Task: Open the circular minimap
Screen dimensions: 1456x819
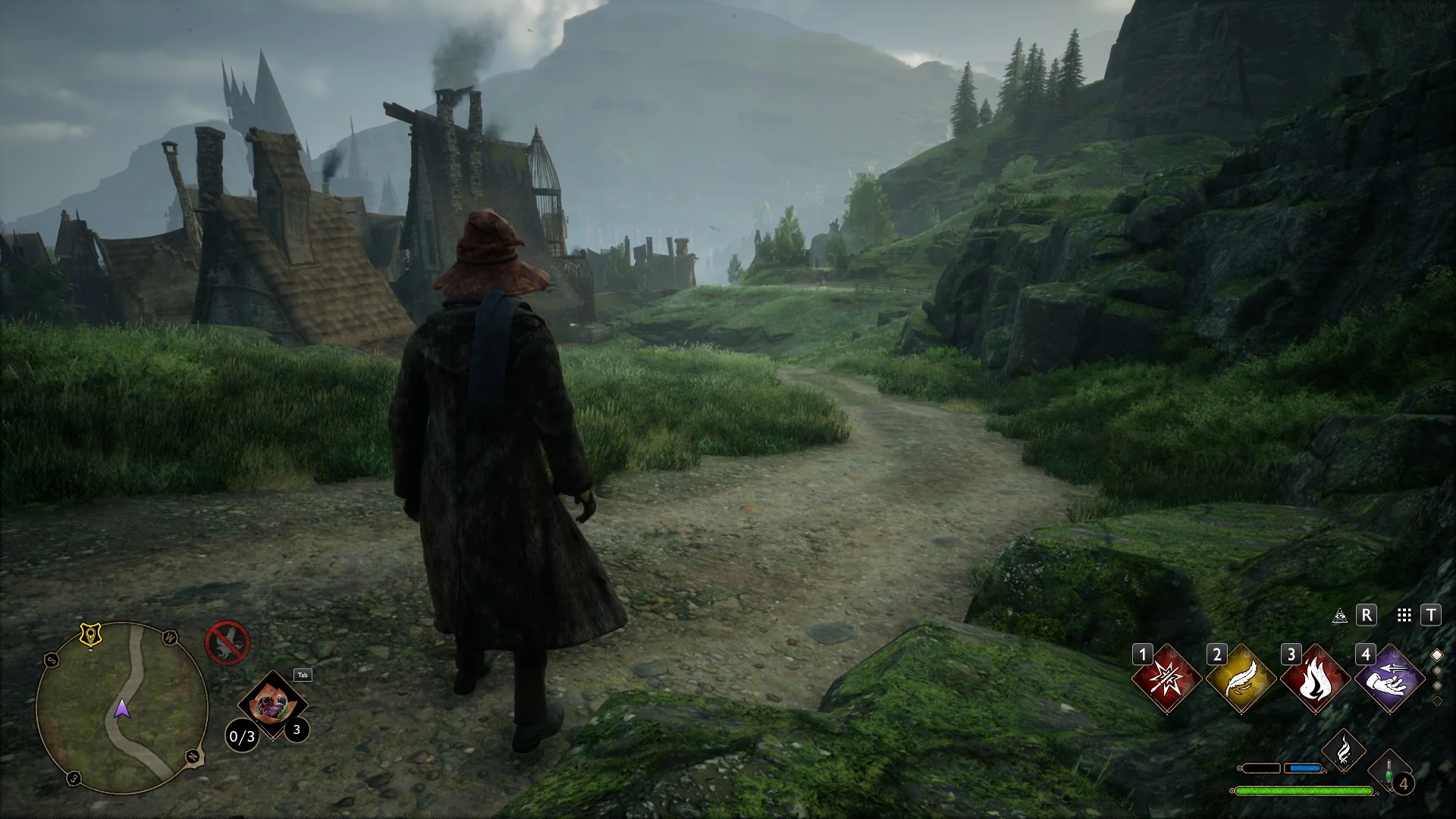Action: [x=122, y=708]
